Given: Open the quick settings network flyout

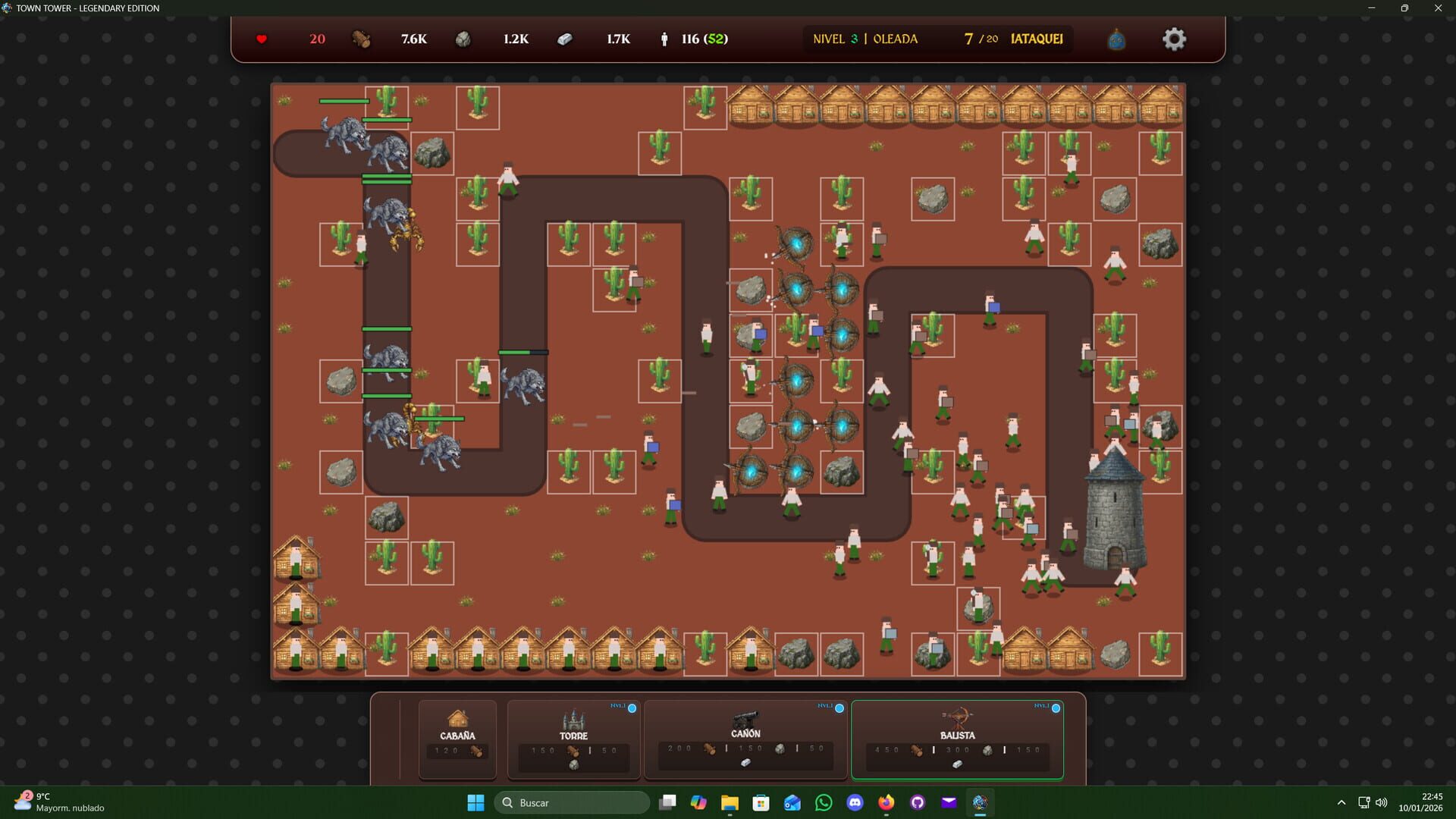Looking at the screenshot, I should tap(1363, 802).
